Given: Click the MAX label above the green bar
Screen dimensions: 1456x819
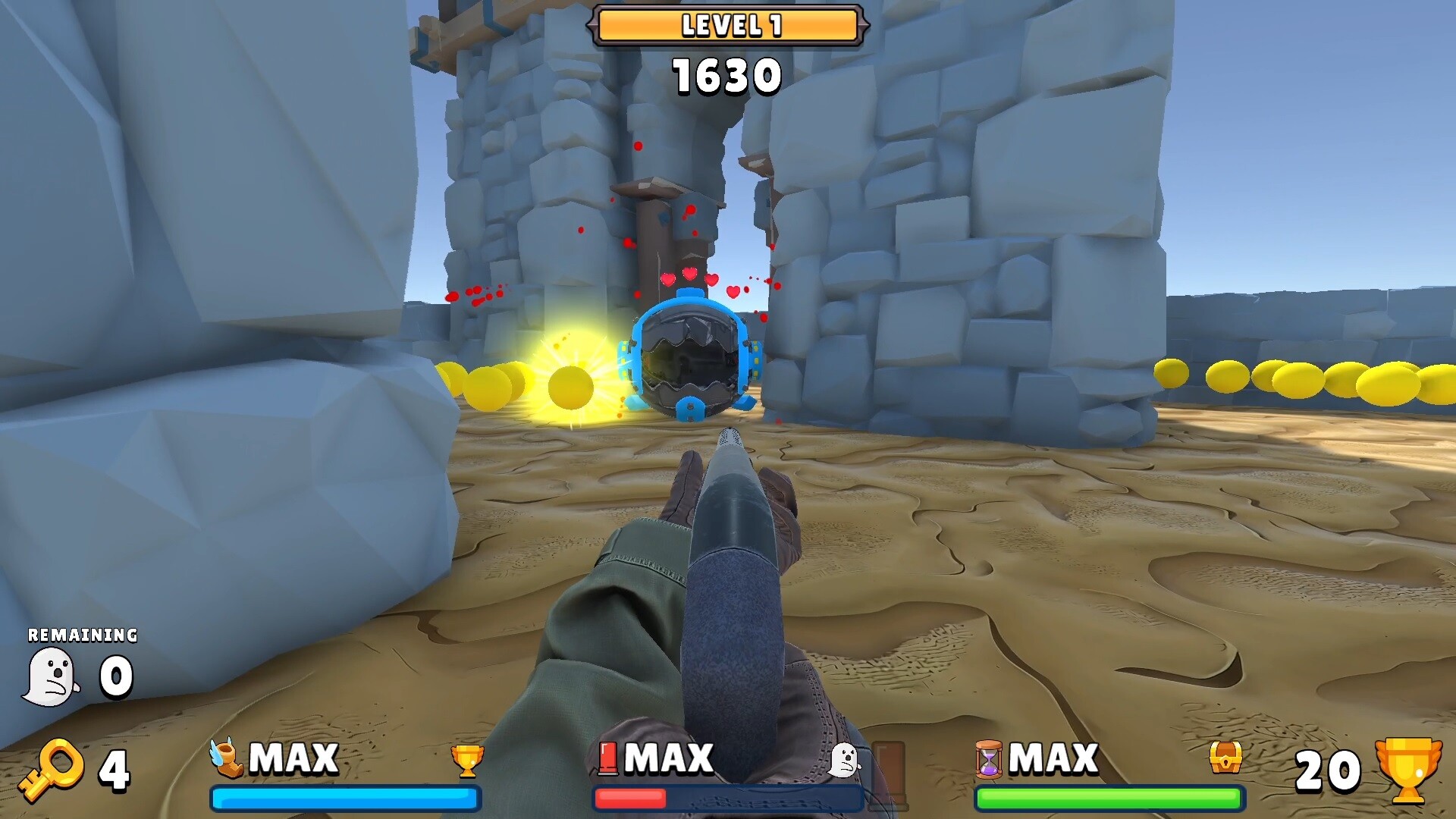Looking at the screenshot, I should click(x=1054, y=758).
